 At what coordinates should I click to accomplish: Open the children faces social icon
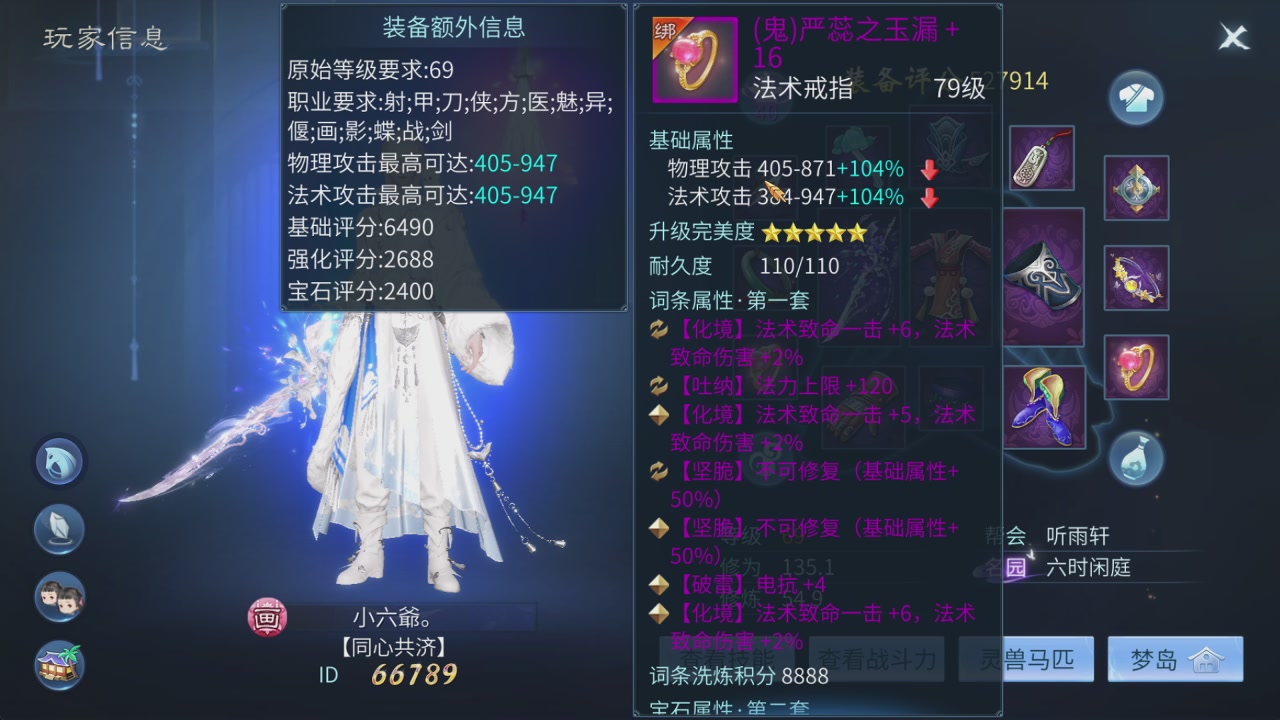[x=59, y=597]
